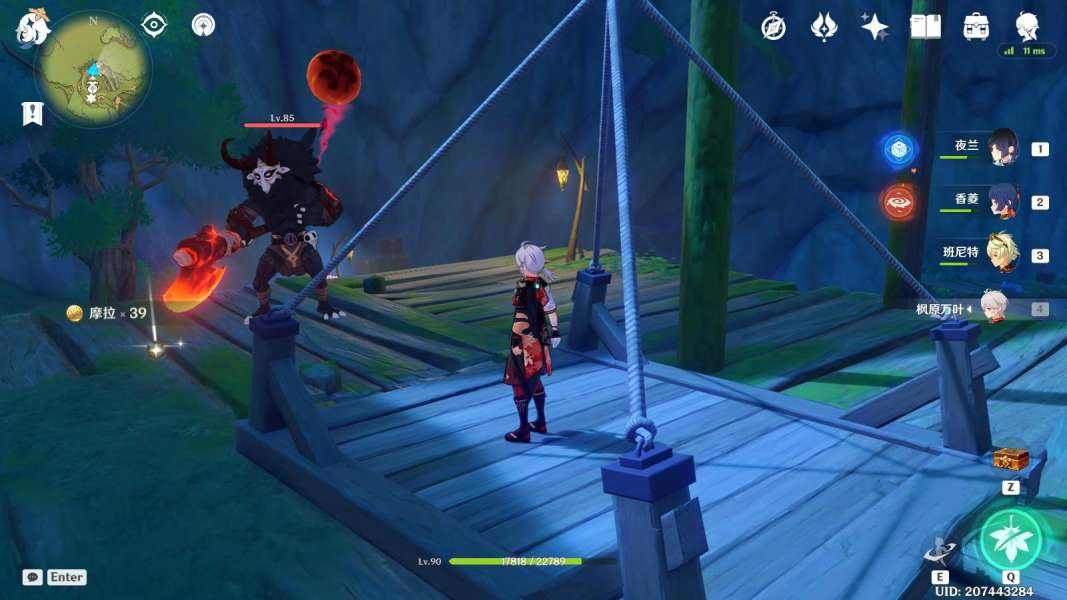This screenshot has height=600, width=1067.
Task: Open the Adventurer Handbook book icon
Action: click(x=925, y=27)
